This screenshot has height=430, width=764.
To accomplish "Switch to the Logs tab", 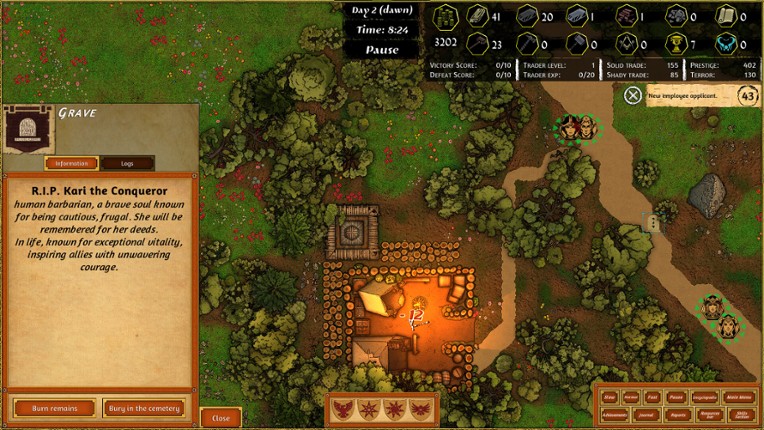I will point(127,163).
